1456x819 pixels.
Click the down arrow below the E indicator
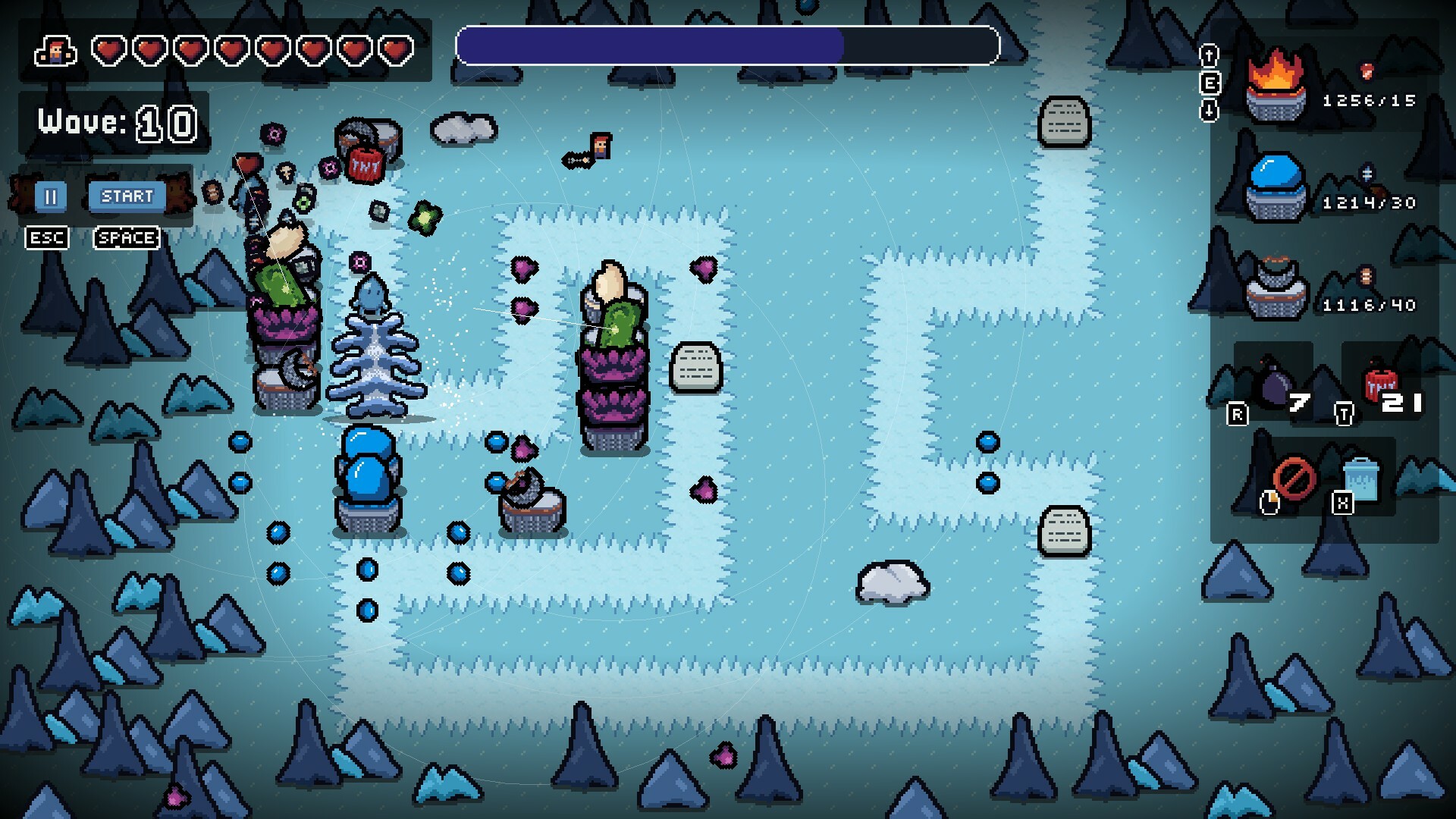[1209, 111]
